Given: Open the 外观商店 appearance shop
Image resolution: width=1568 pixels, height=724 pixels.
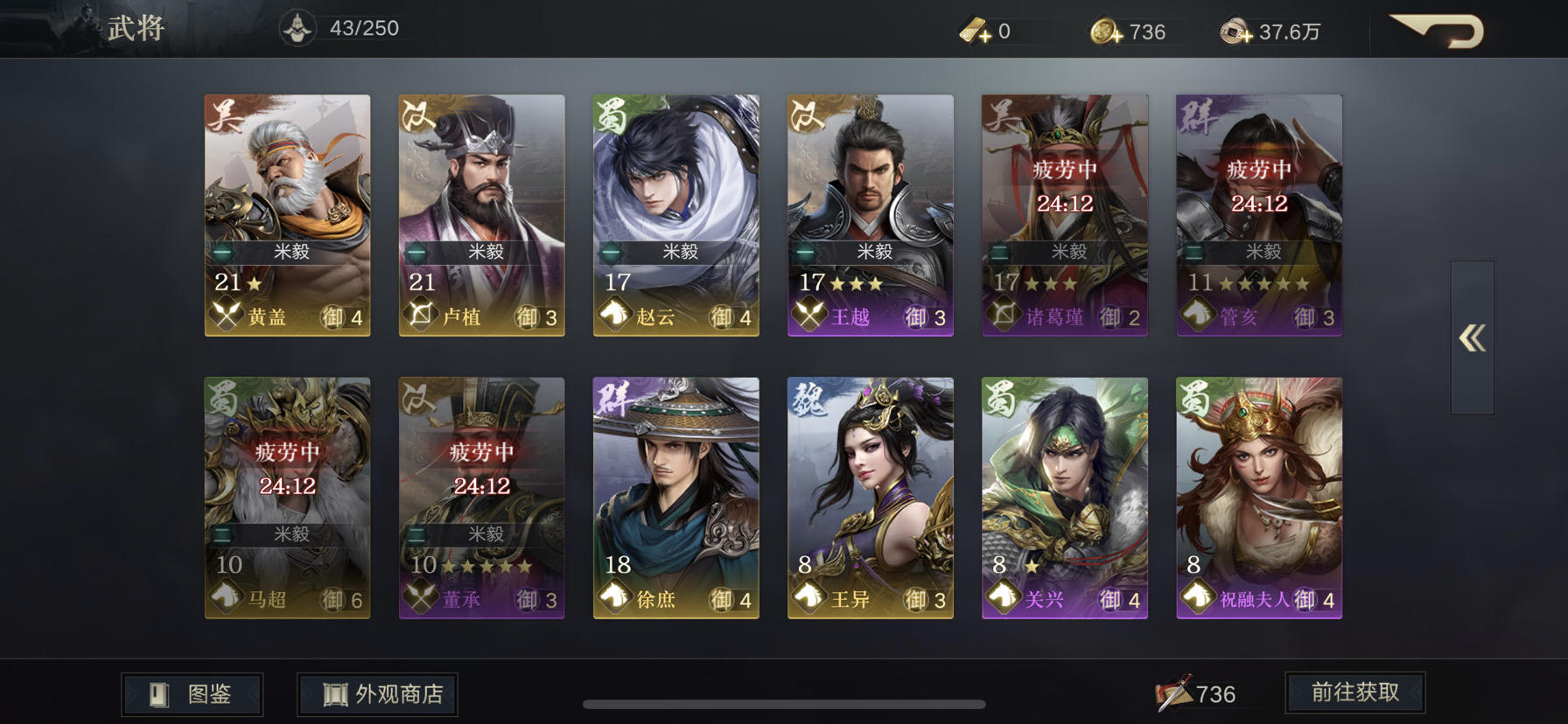Looking at the screenshot, I should tap(376, 693).
